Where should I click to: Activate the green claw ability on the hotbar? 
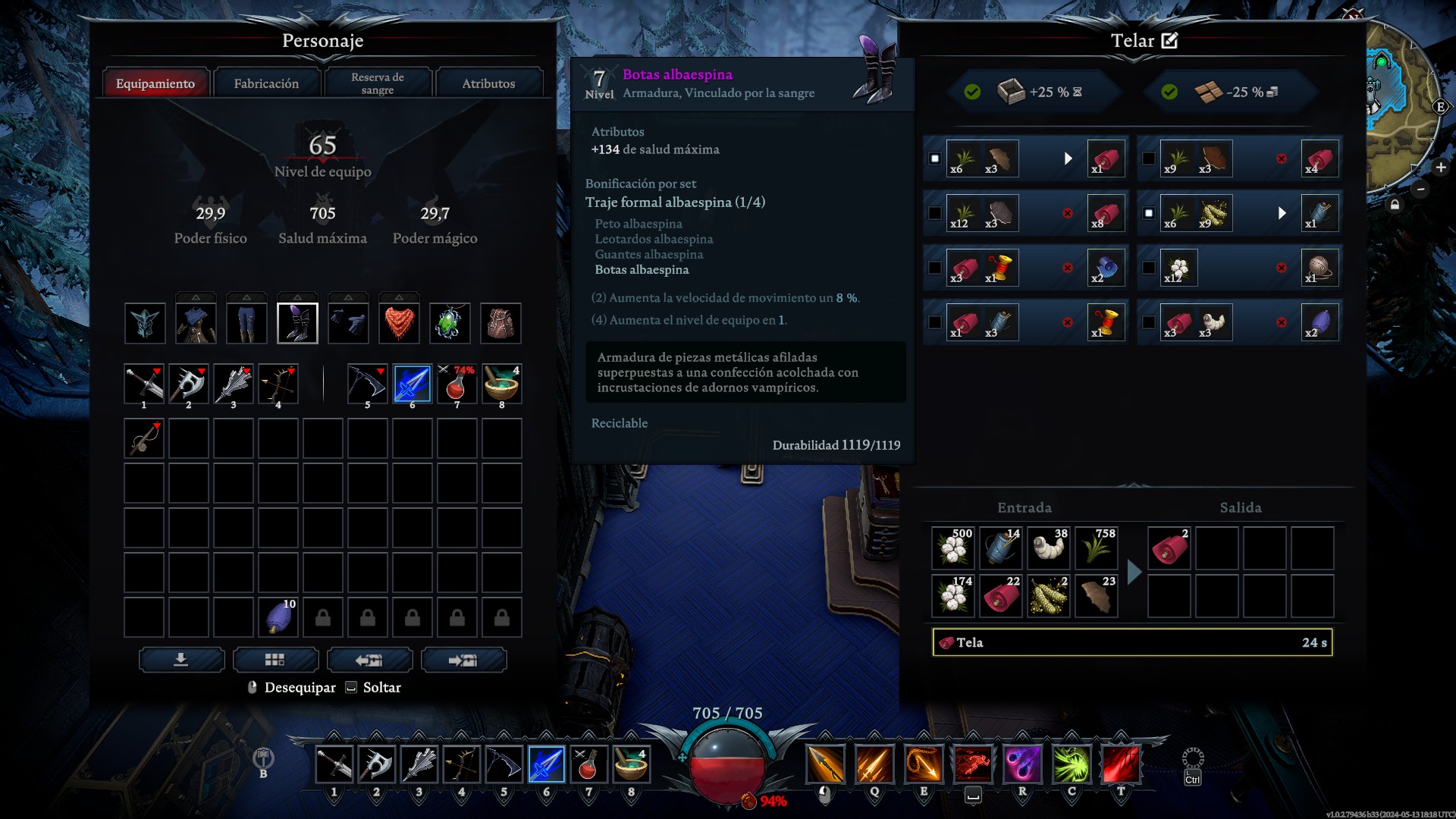1071,764
